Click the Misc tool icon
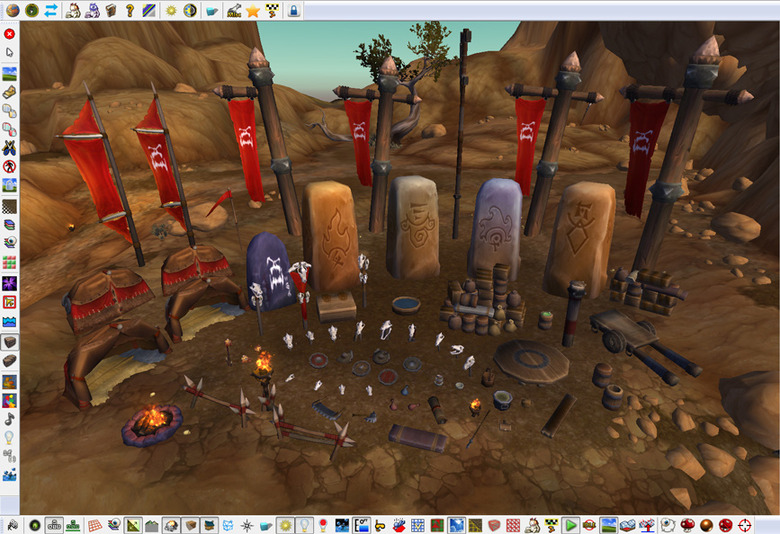 [x=233, y=11]
